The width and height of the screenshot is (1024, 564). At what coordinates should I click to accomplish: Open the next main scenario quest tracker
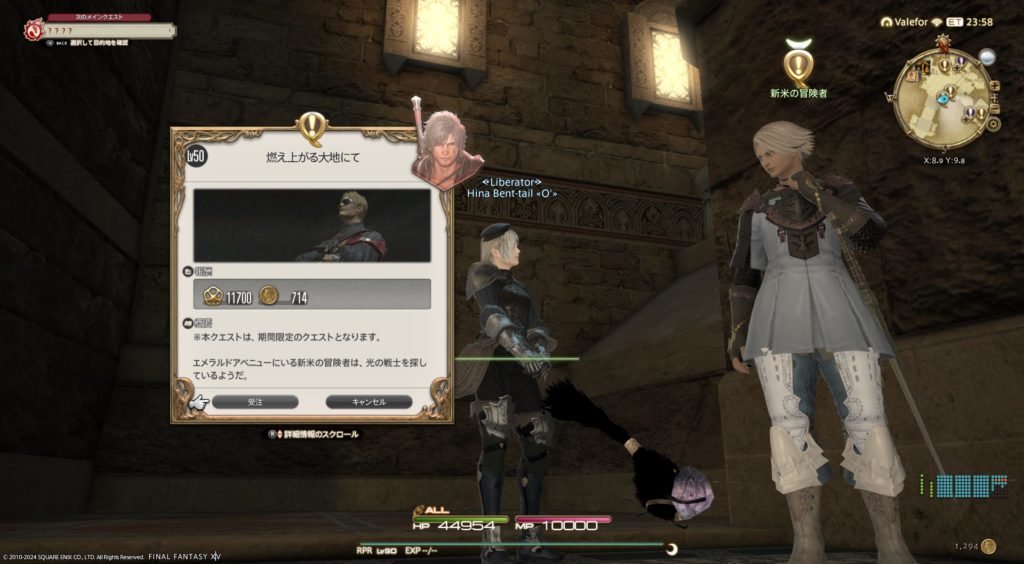point(98,30)
